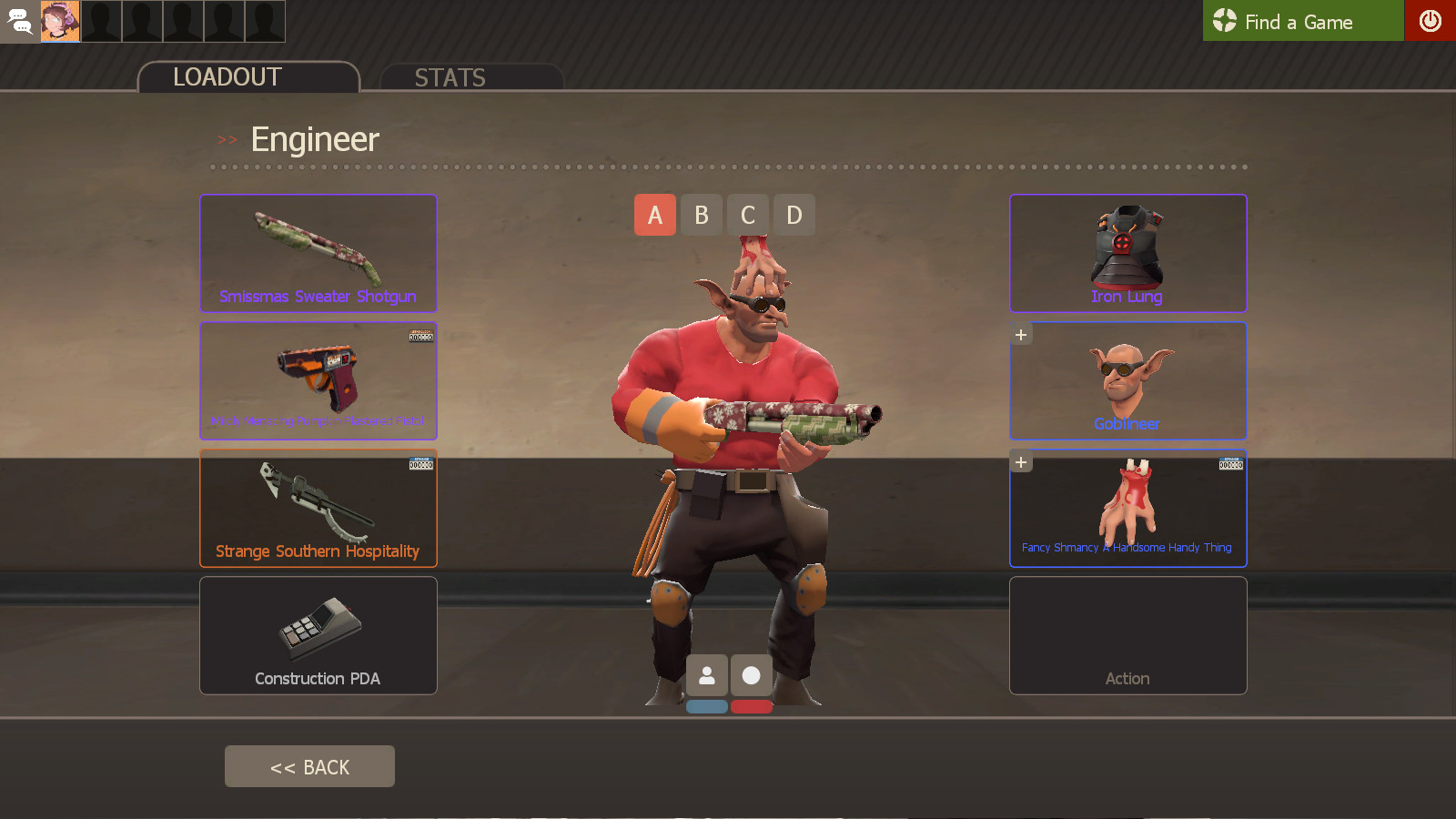Select the Iron Lung cosmetic slot

click(1127, 253)
